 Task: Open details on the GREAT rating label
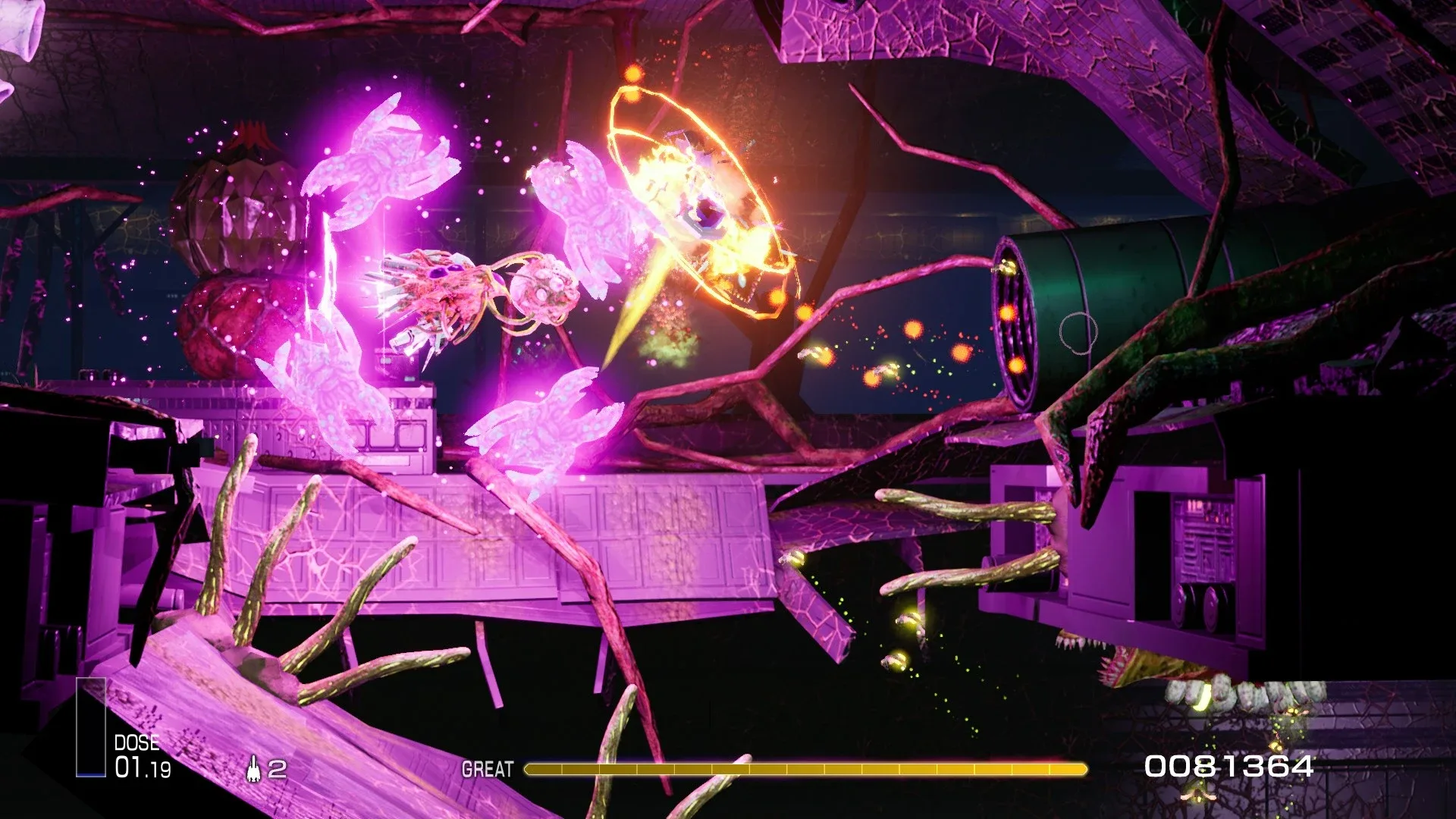click(486, 767)
